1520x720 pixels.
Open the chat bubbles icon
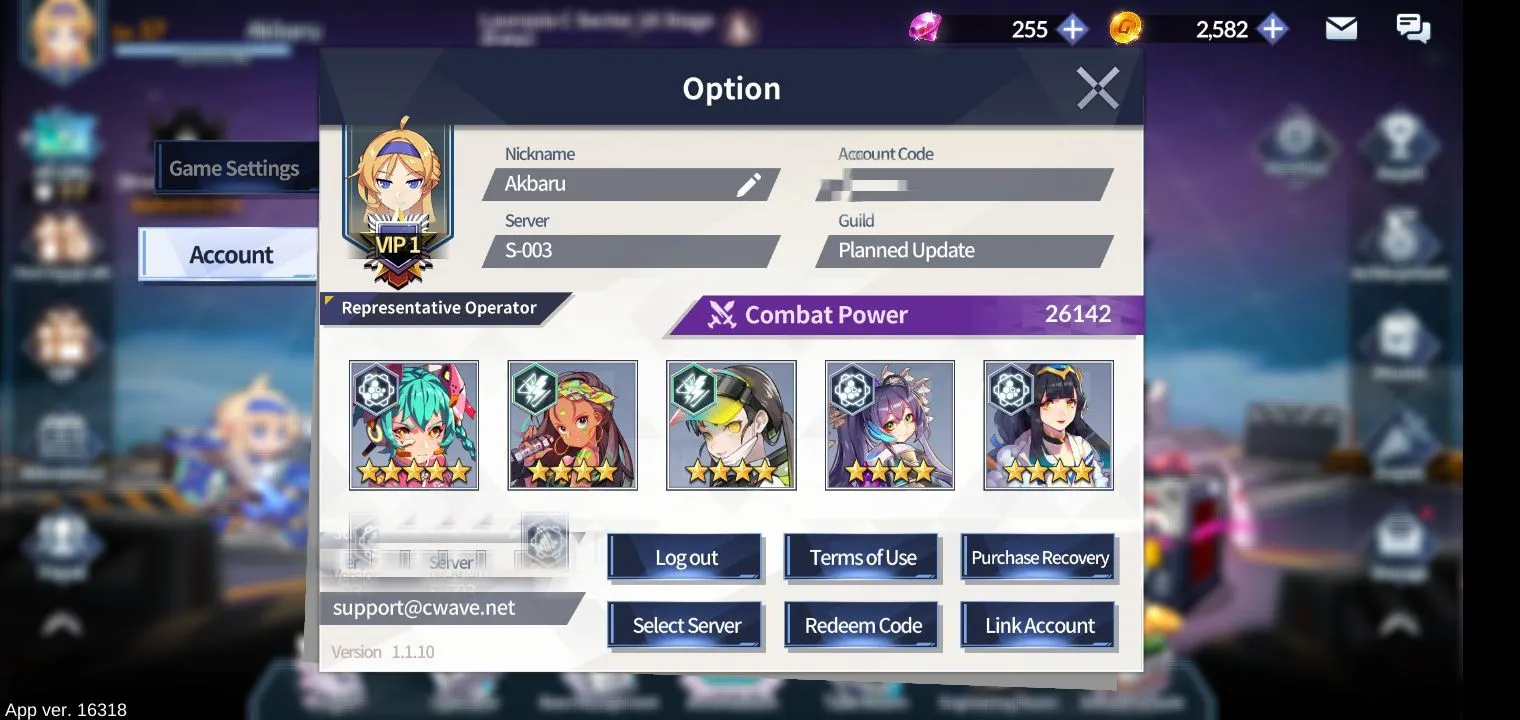[x=1412, y=29]
